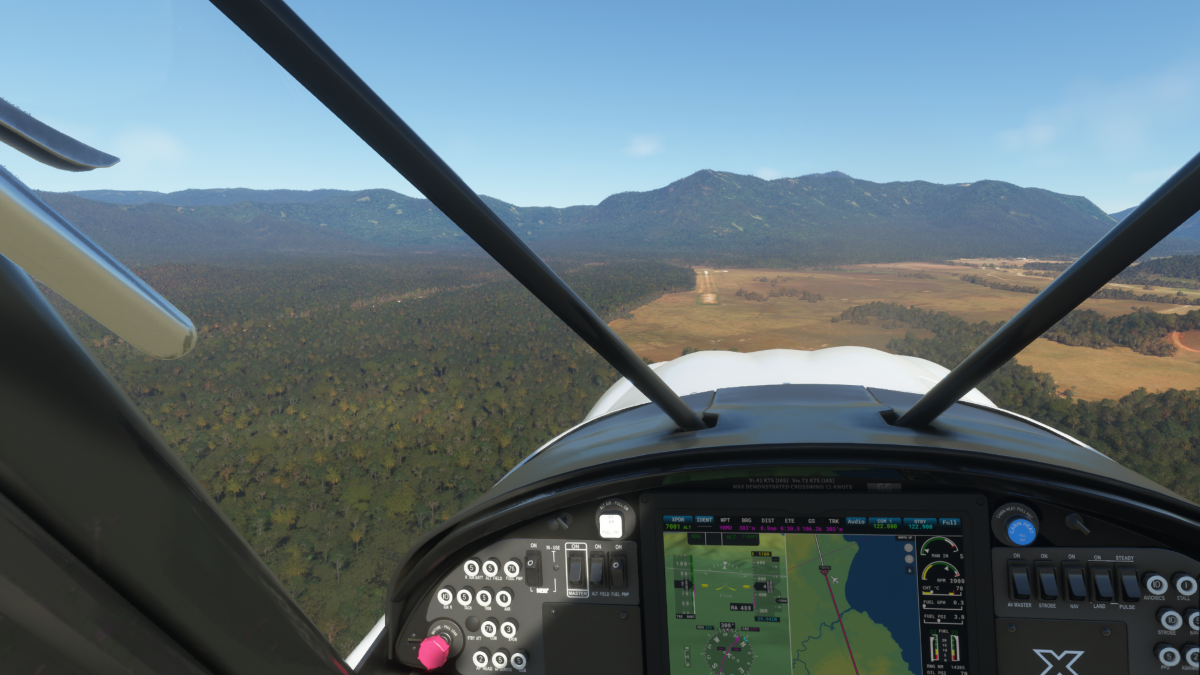The height and width of the screenshot is (675, 1200).
Task: Select the COM 1 active frequency field
Action: click(x=885, y=522)
